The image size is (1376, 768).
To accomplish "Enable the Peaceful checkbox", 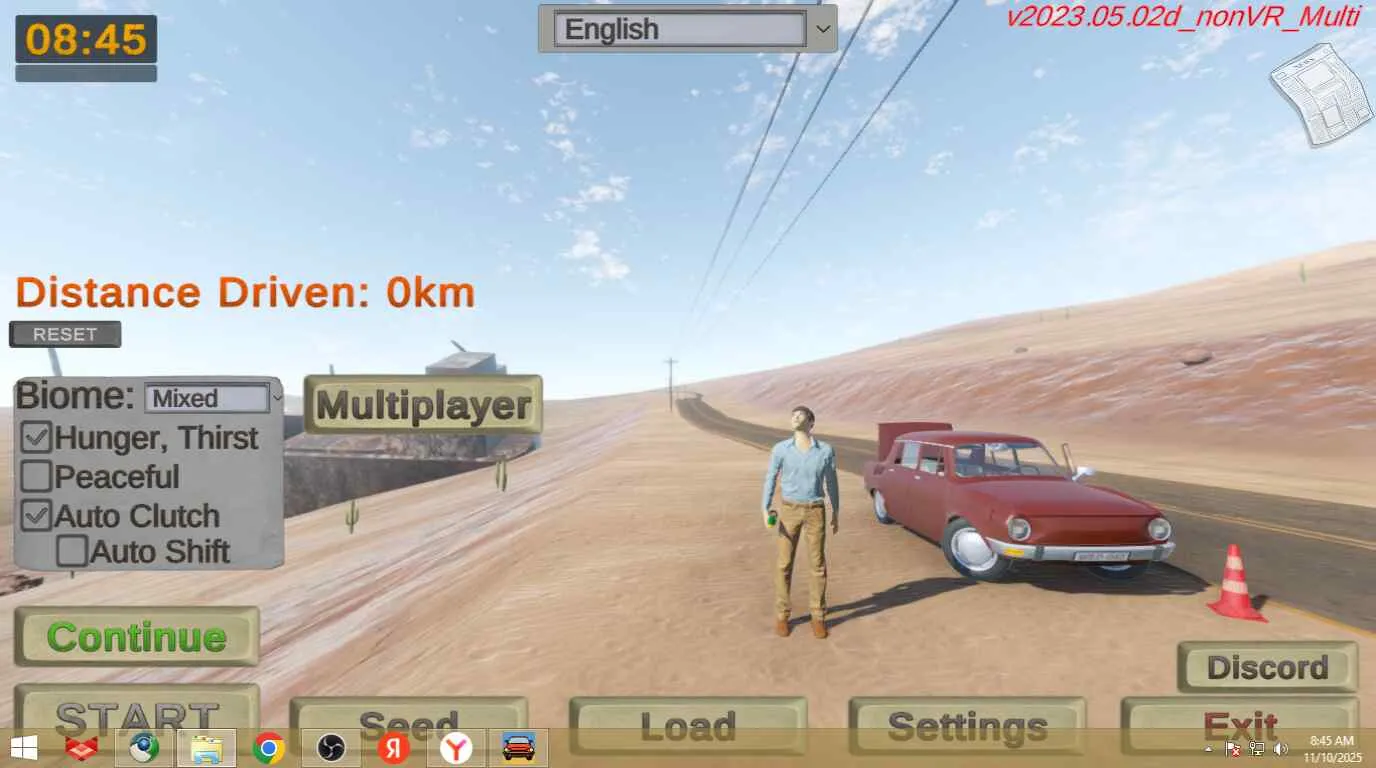I will point(37,477).
